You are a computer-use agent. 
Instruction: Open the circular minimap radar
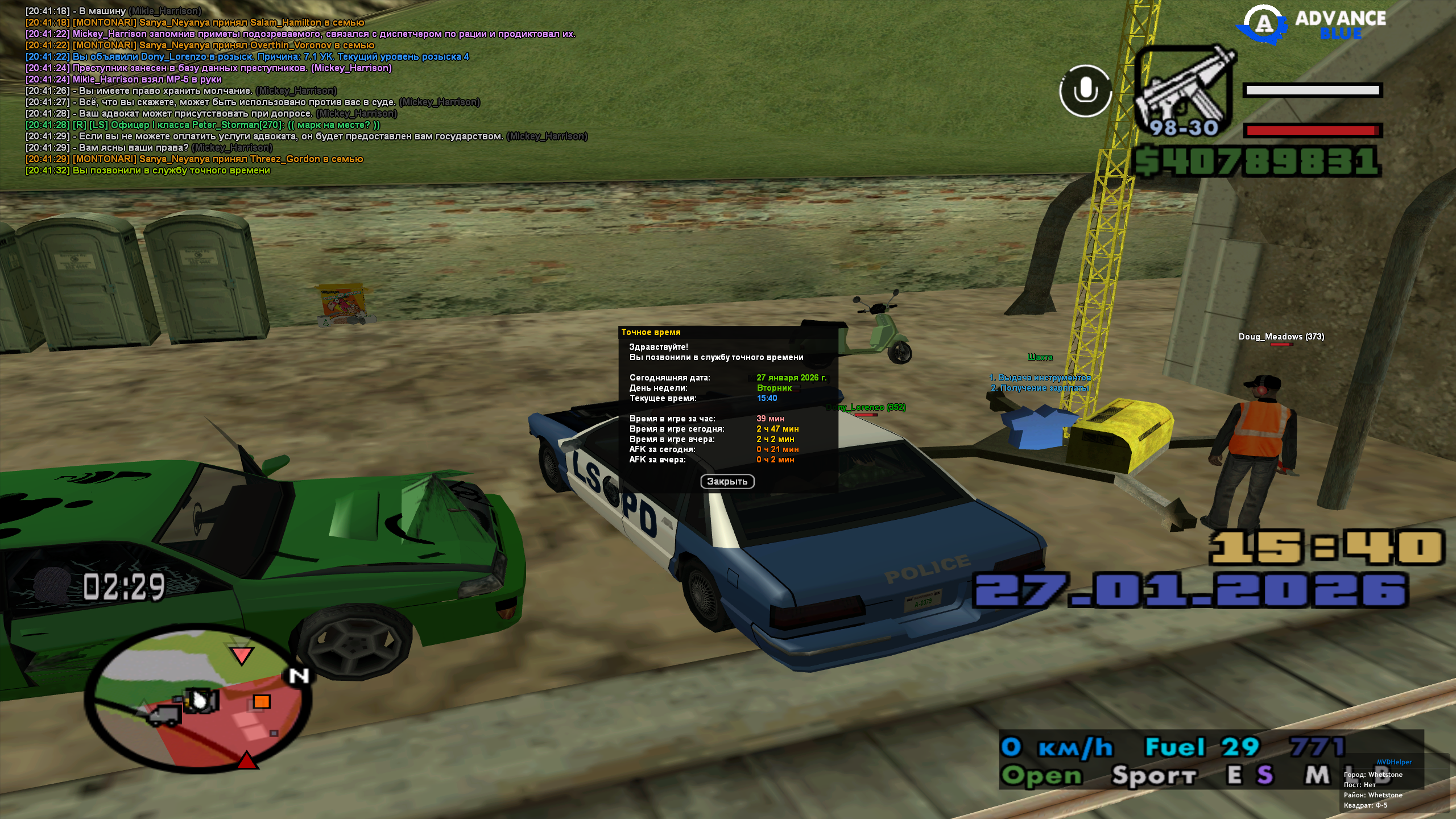pyautogui.click(x=197, y=698)
